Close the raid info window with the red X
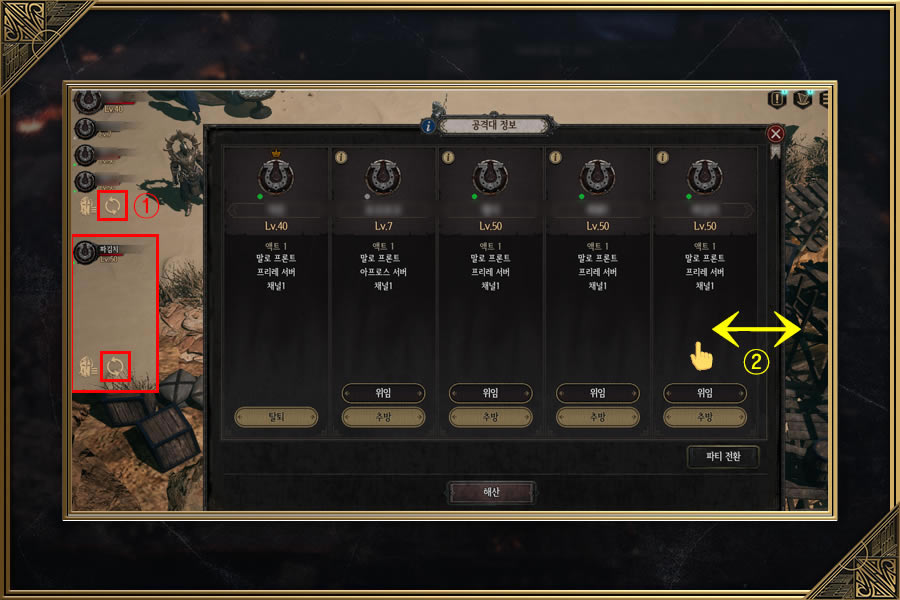This screenshot has width=900, height=600. coord(774,133)
